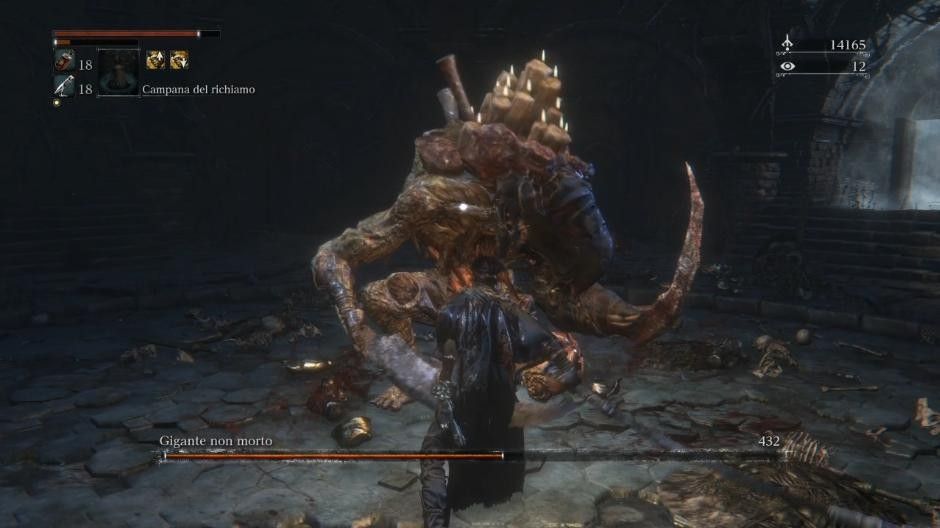This screenshot has height=528, width=940.
Task: Click the up-arrow buff status icon
Action: 156,60
